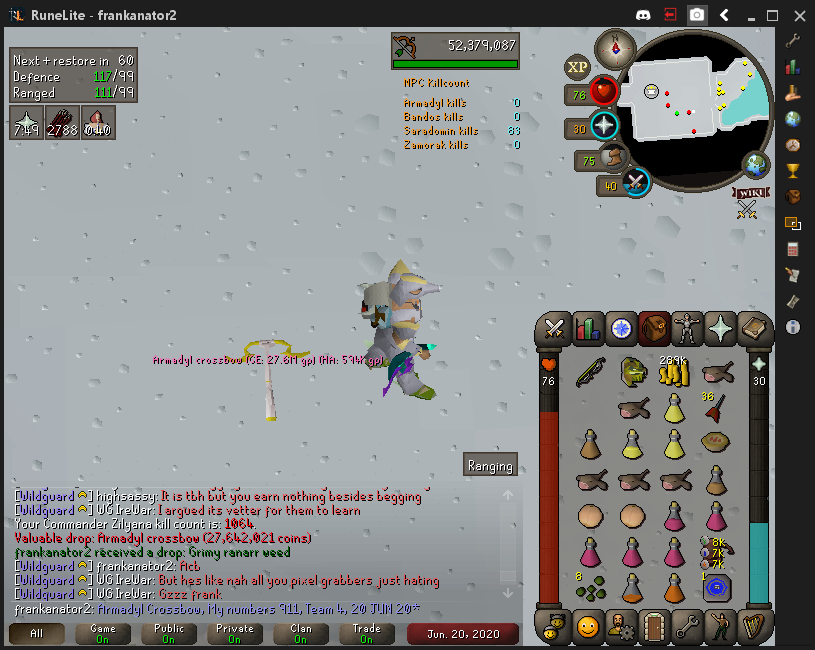815x650 pixels.
Task: Toggle run with the boot energy orb
Action: 611,158
